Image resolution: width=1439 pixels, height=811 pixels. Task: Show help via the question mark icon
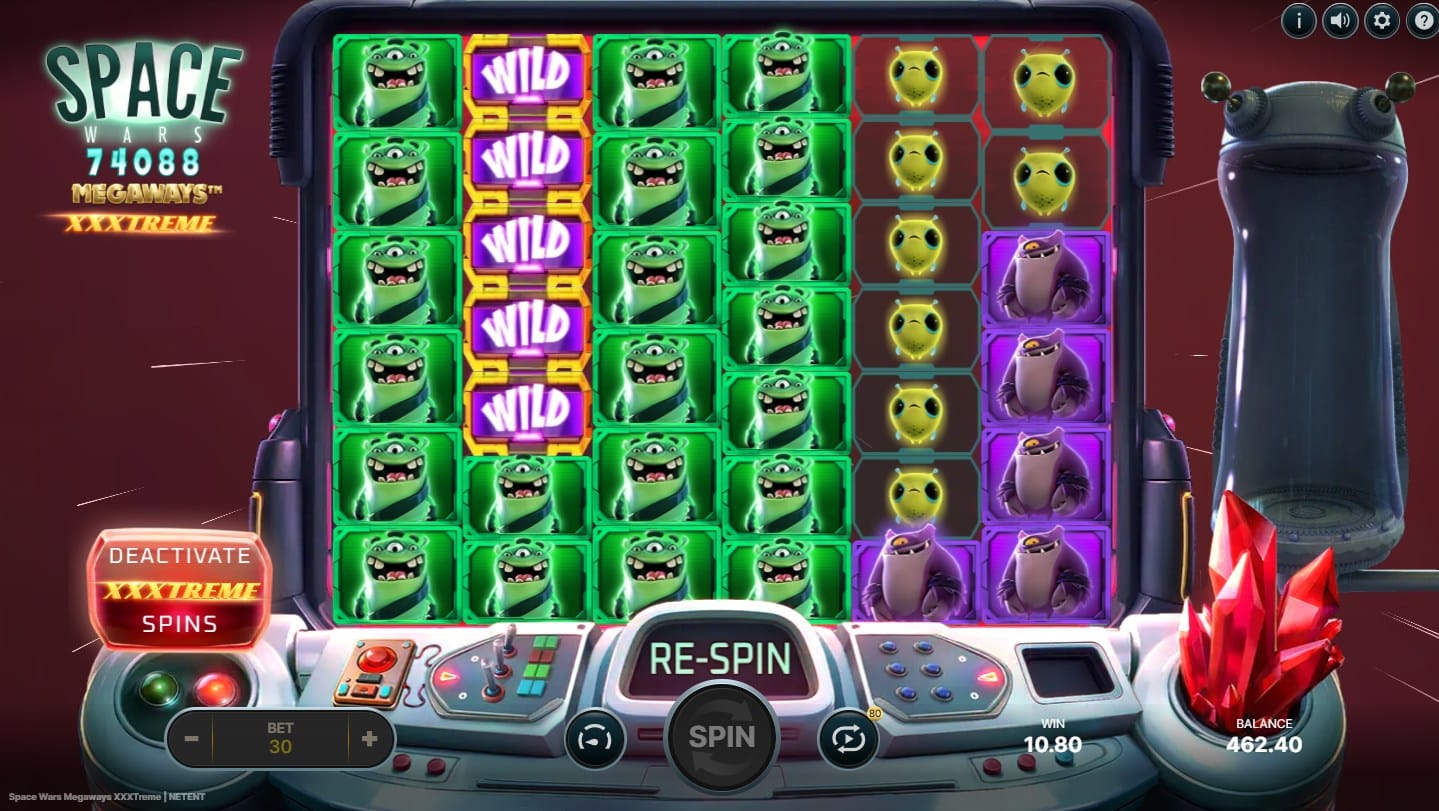click(x=1421, y=20)
